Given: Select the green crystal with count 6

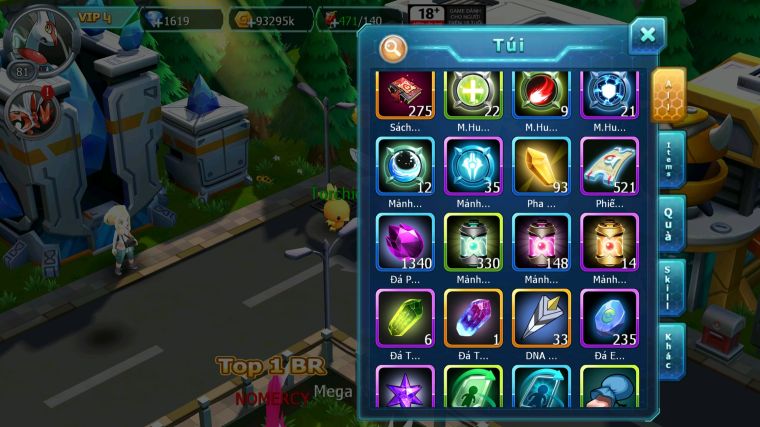Looking at the screenshot, I should tap(405, 318).
